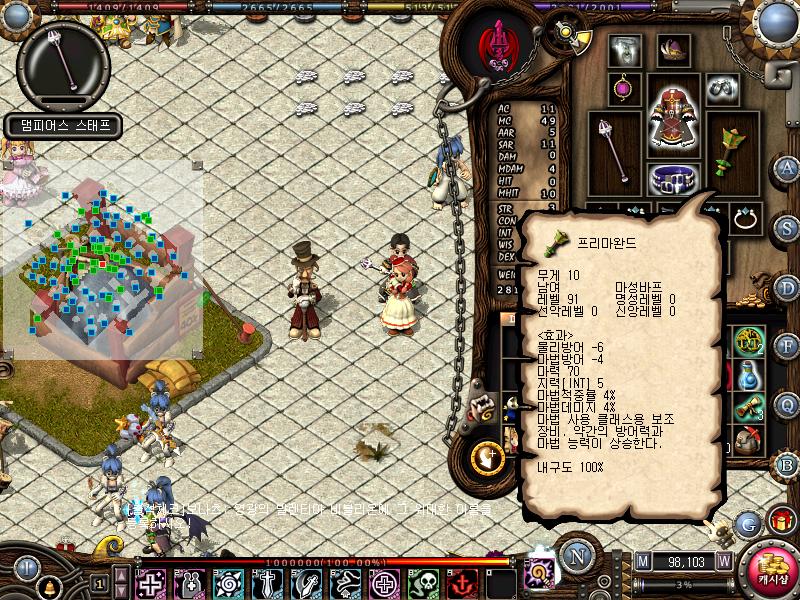This screenshot has height=600, width=800.
Task: Click the round D side button
Action: point(787,287)
